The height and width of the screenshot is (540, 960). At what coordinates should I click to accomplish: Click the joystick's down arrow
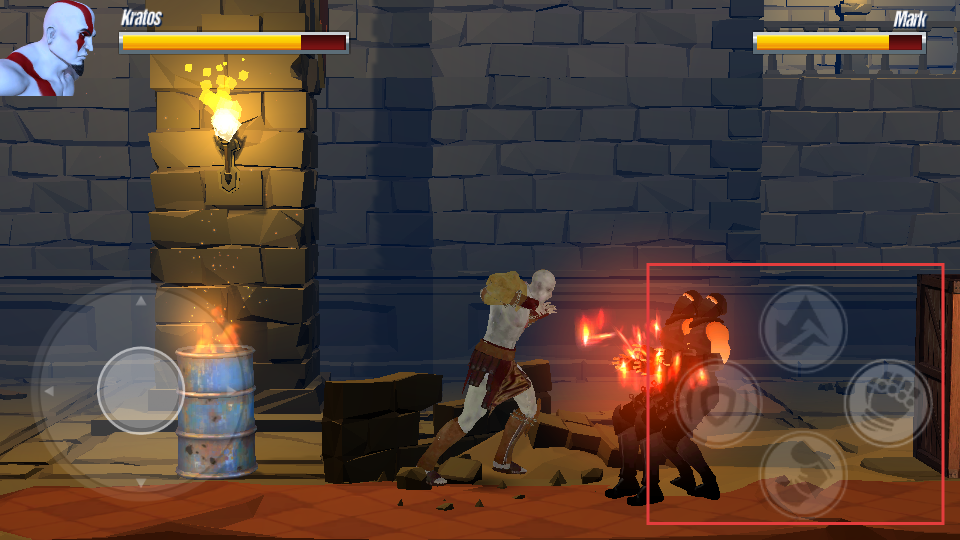pos(141,482)
